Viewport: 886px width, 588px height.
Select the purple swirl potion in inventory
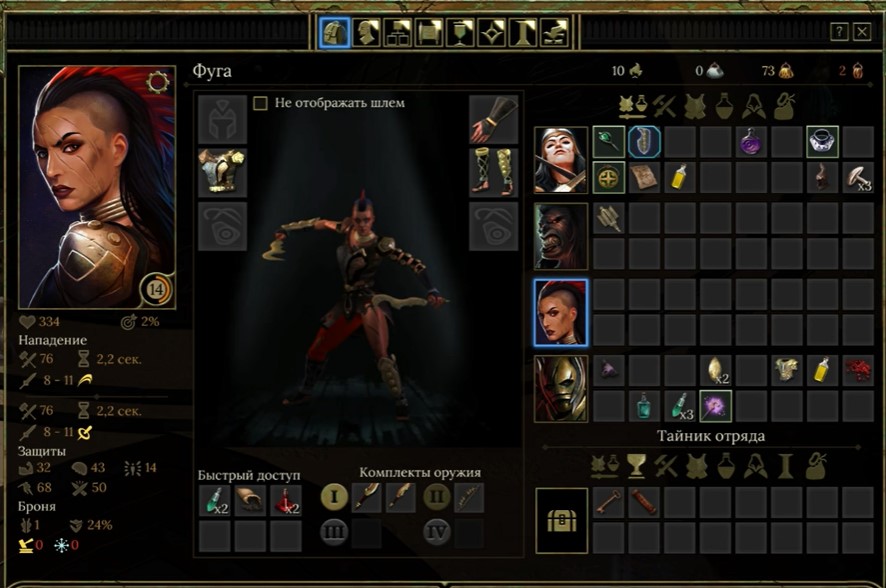[x=751, y=142]
